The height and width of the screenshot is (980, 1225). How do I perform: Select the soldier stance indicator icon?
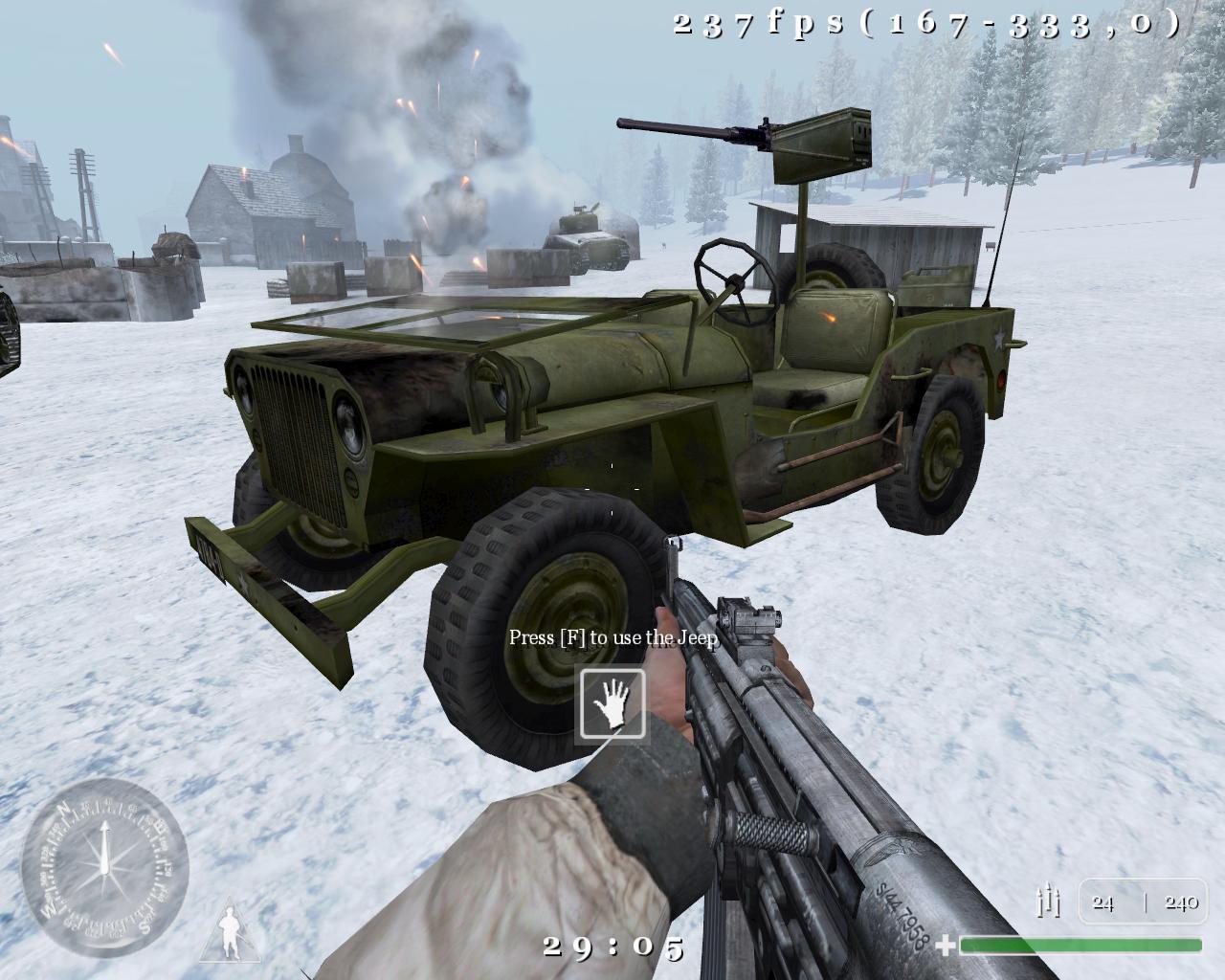pyautogui.click(x=230, y=933)
